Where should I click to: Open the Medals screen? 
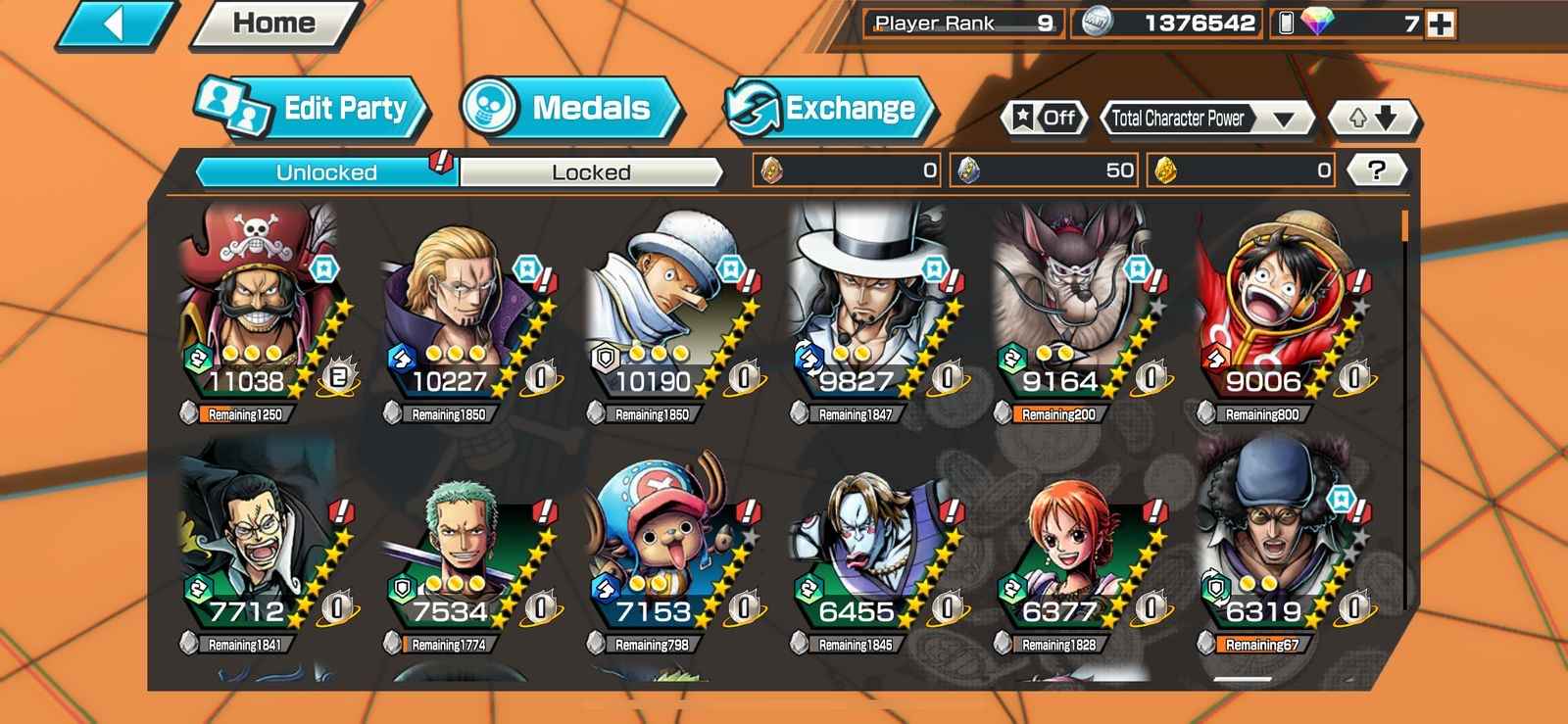click(570, 108)
